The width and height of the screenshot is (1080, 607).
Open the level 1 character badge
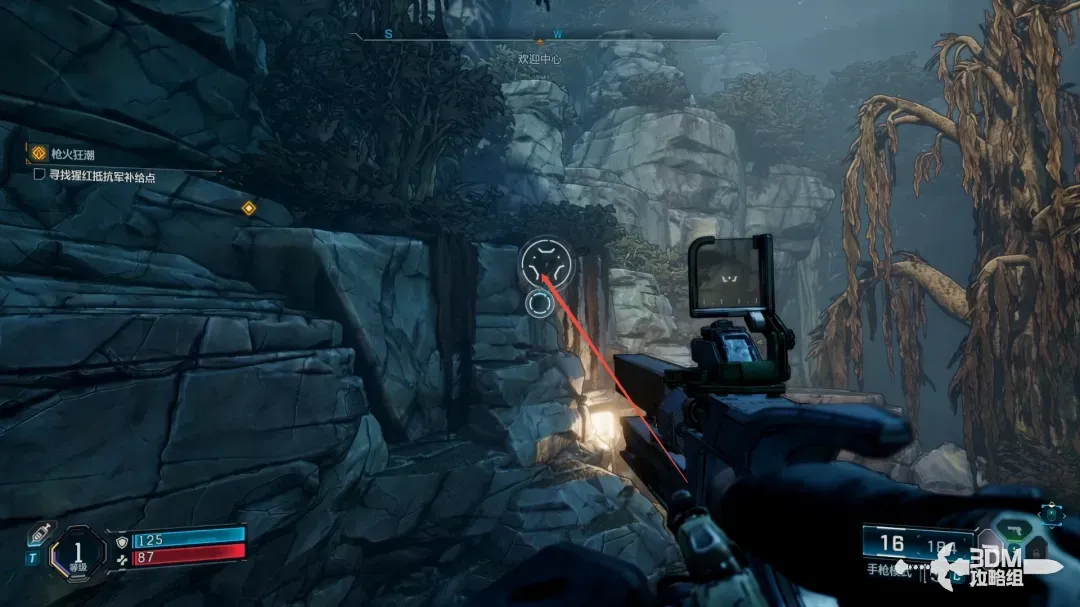77,551
